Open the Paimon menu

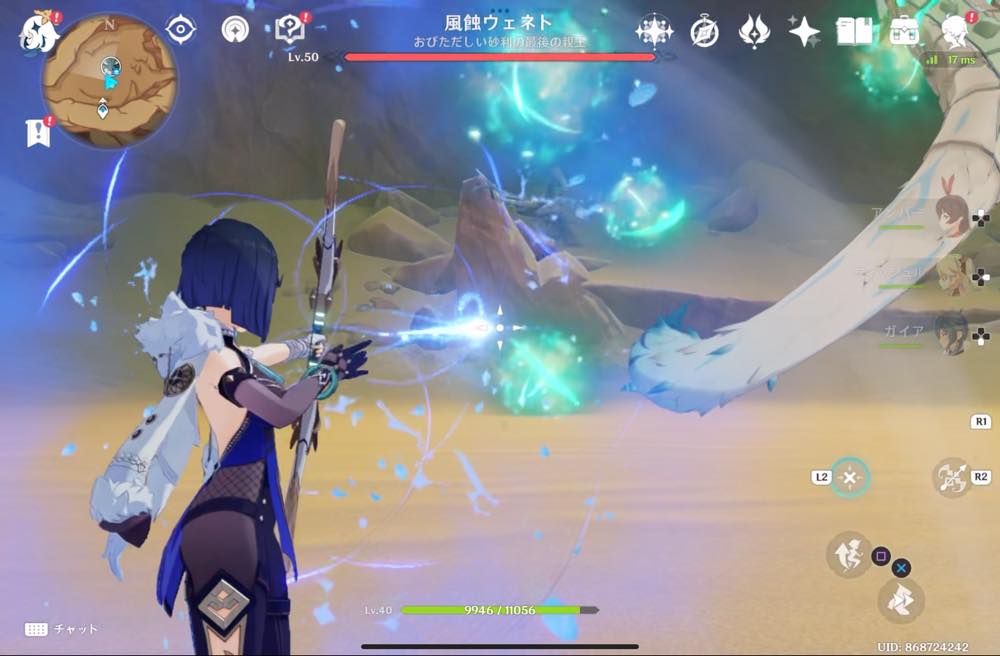40,33
